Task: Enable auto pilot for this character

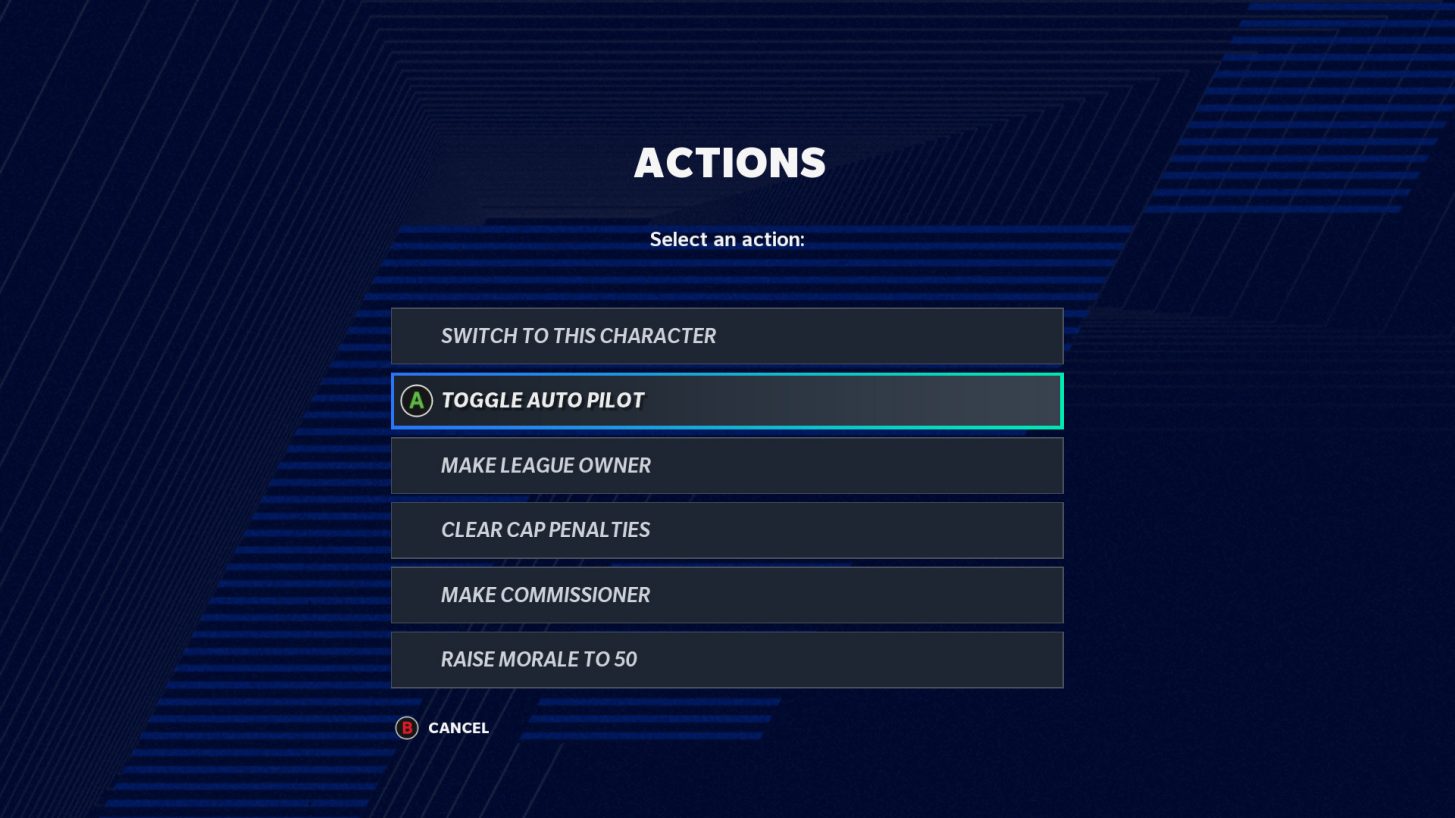Action: 727,400
